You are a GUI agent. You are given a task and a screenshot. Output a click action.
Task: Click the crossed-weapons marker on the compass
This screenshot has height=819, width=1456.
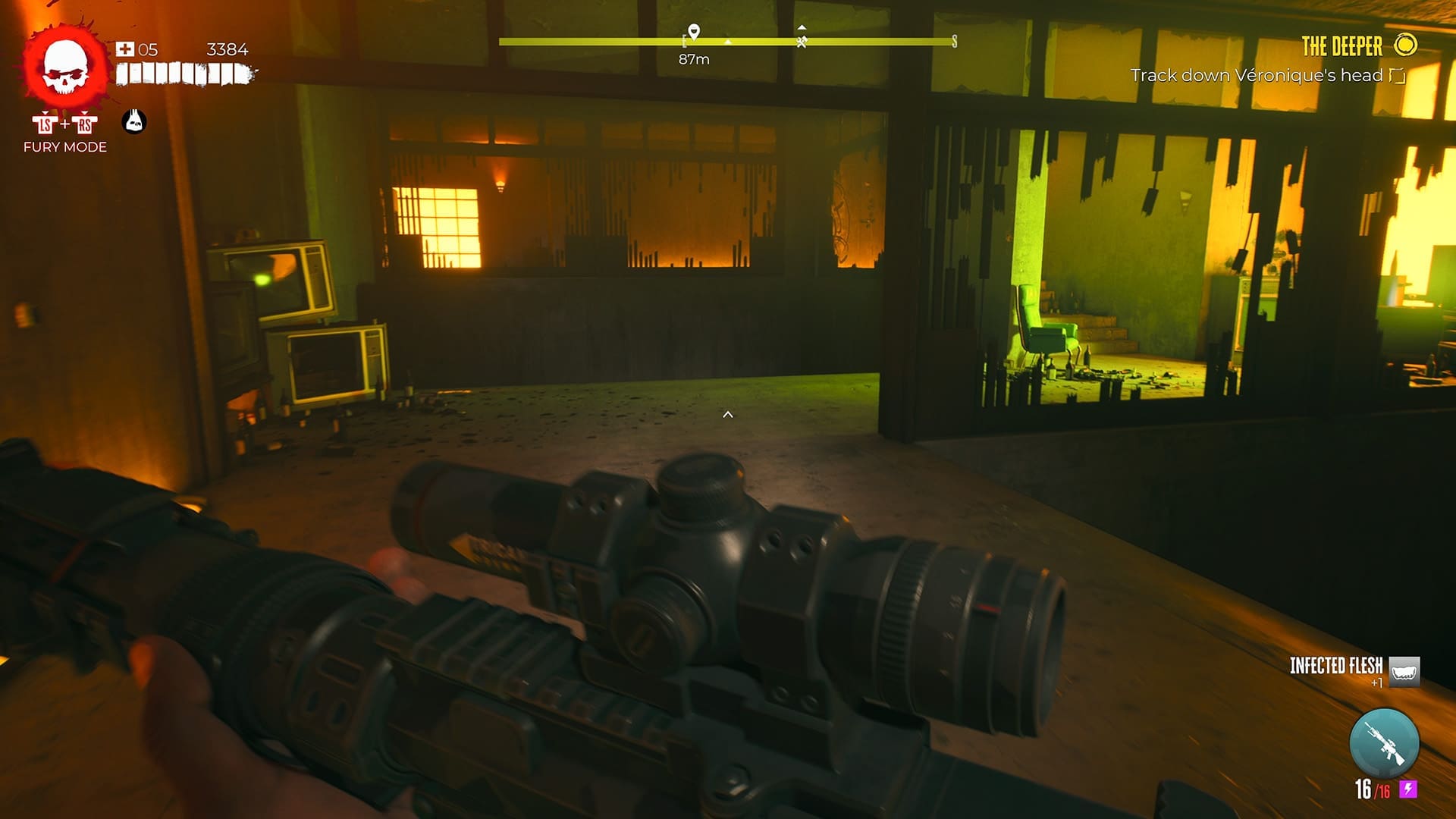801,43
